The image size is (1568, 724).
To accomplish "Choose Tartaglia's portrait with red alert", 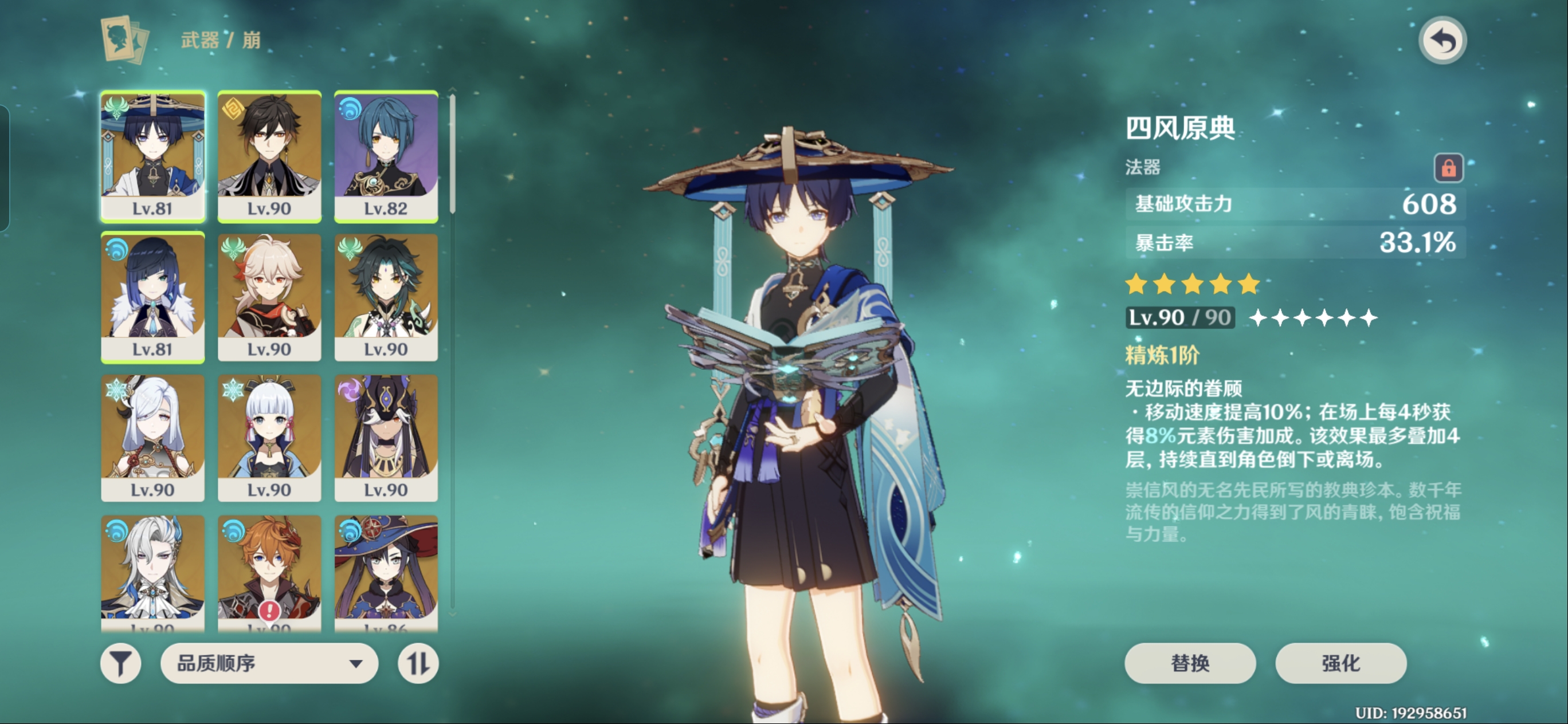I will [x=269, y=572].
